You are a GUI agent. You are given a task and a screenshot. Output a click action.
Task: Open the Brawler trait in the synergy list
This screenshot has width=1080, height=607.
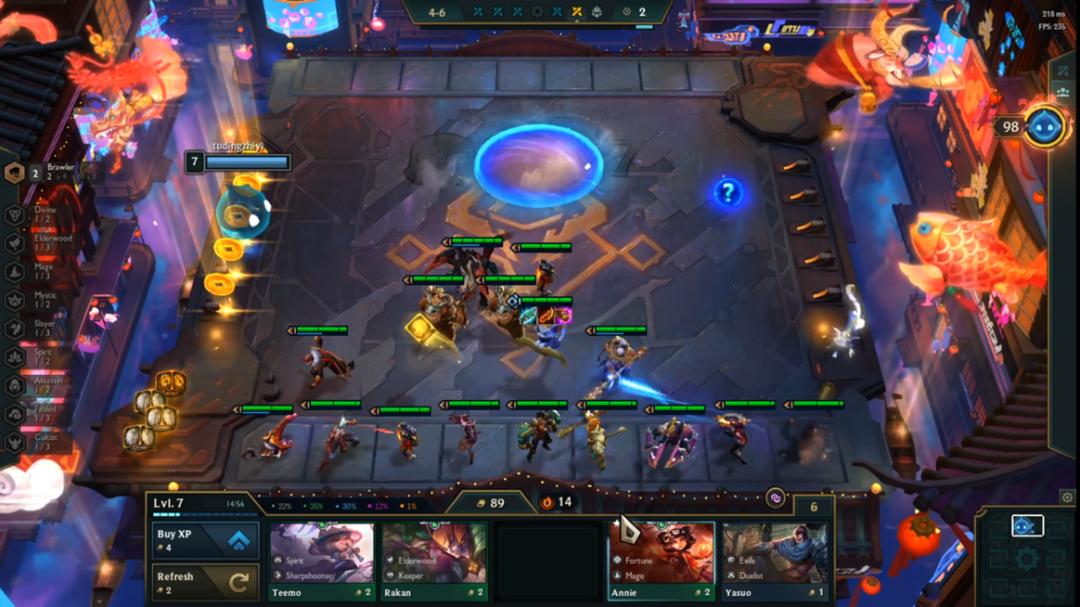(x=16, y=173)
